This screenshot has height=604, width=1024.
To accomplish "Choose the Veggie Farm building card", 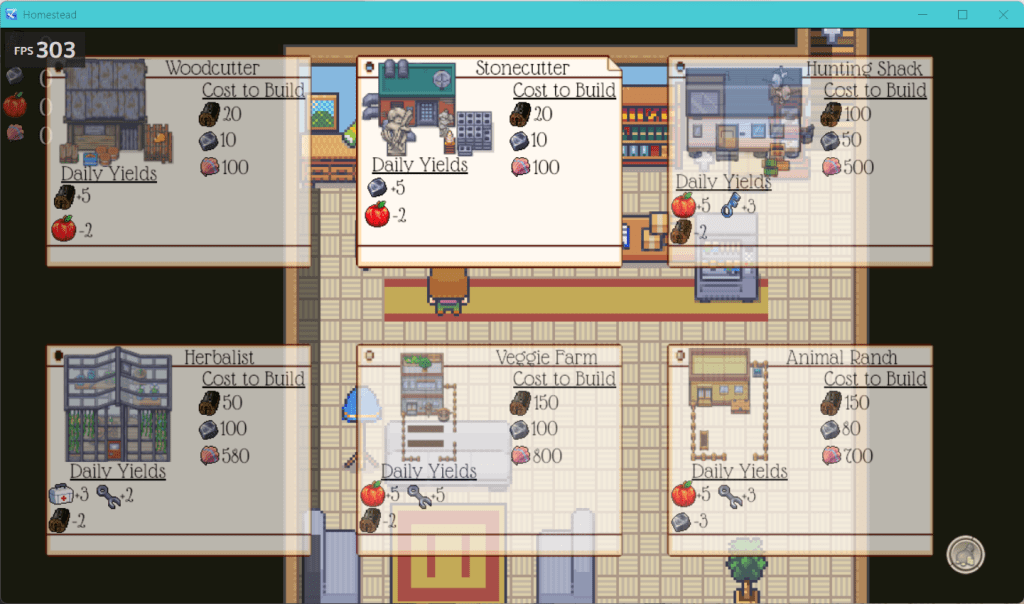I will click(x=489, y=450).
